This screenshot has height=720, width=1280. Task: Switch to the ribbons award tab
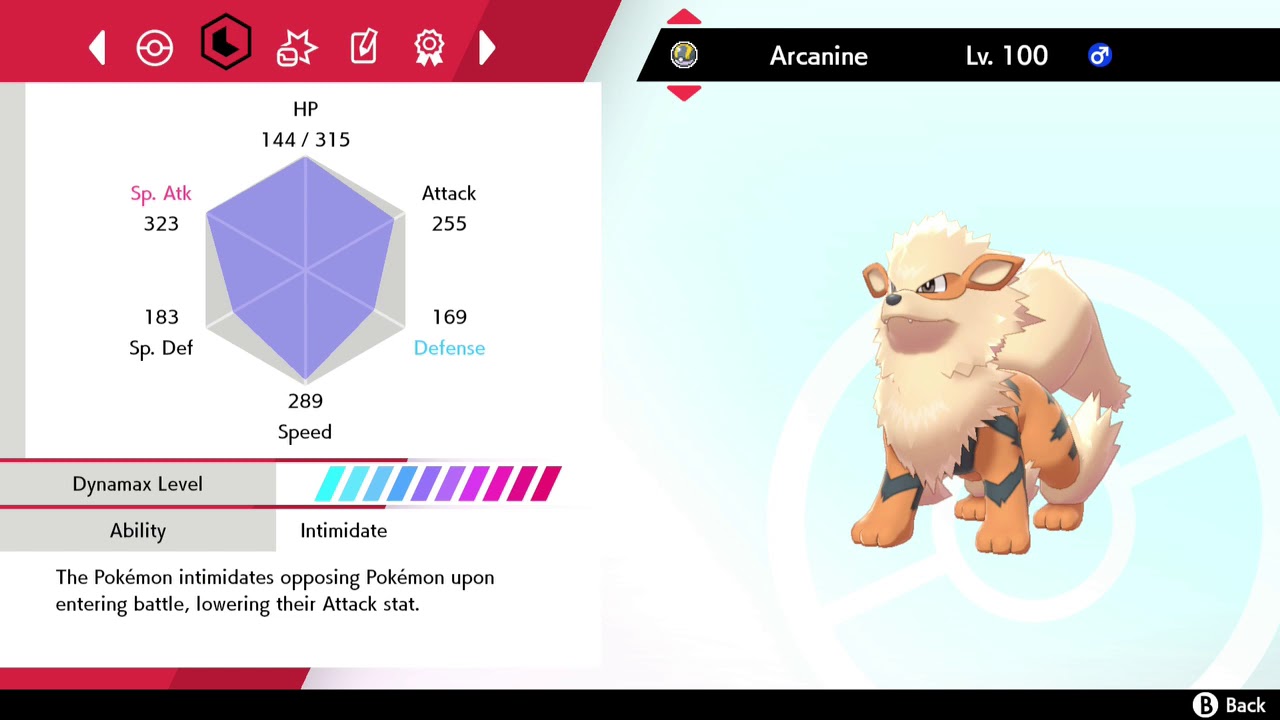pyautogui.click(x=429, y=46)
